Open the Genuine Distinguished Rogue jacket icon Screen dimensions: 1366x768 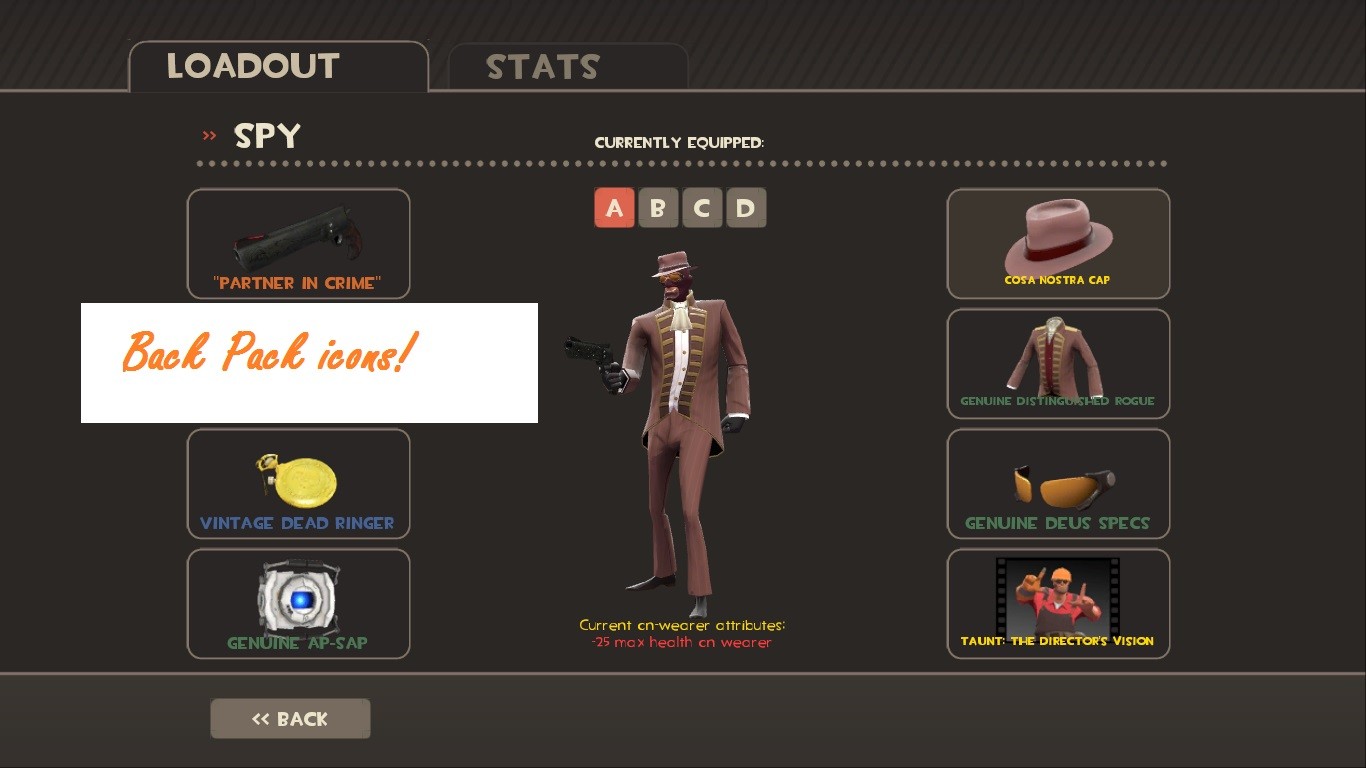pos(1058,358)
